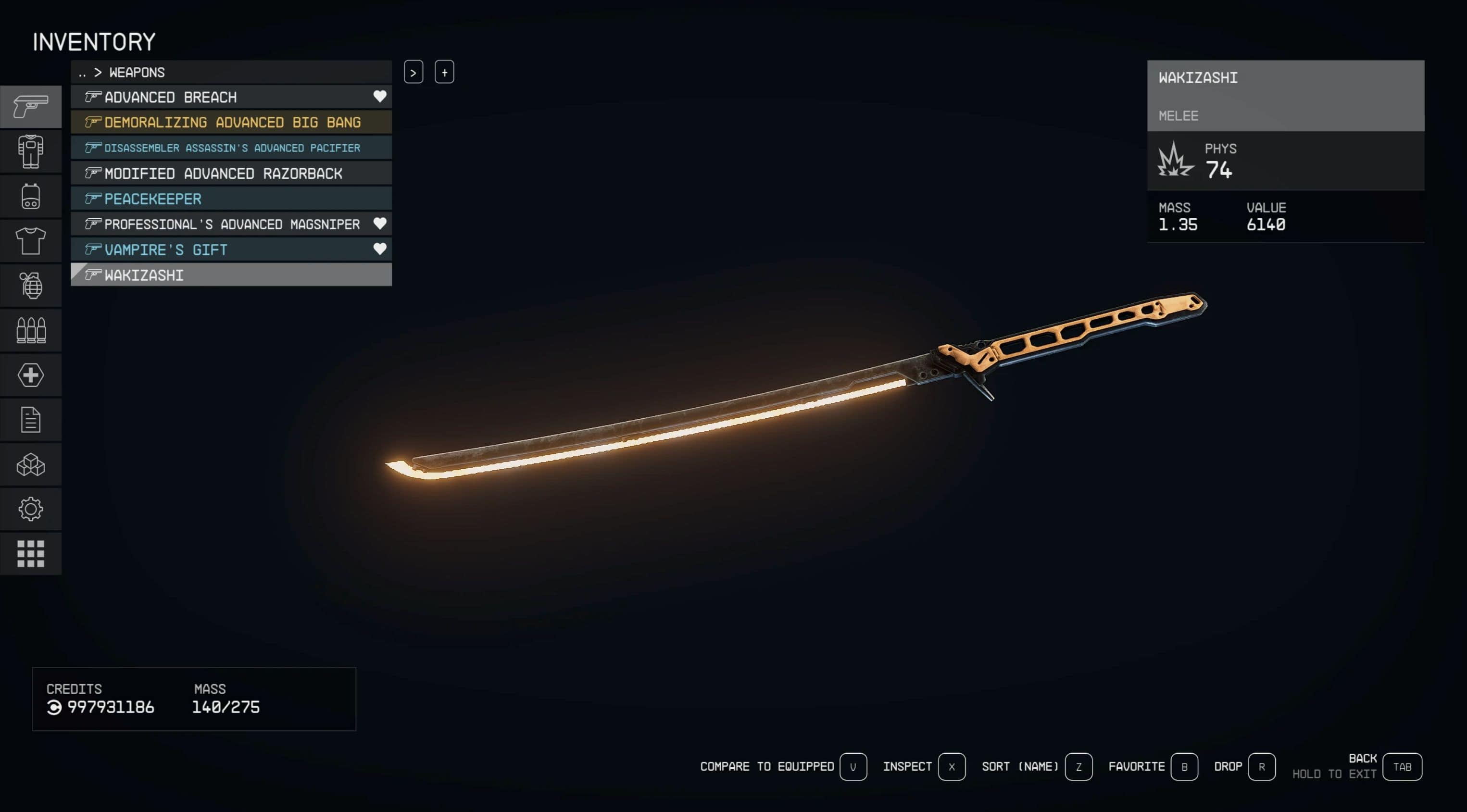This screenshot has height=812, width=1467.
Task: Open the gear-icon Misc category
Action: [31, 509]
